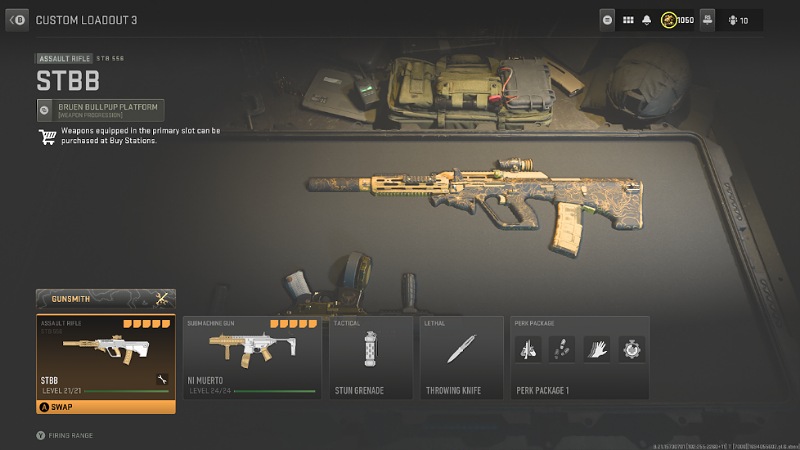Open the Perk Package 1 slot
800x450 pixels.
coord(579,357)
